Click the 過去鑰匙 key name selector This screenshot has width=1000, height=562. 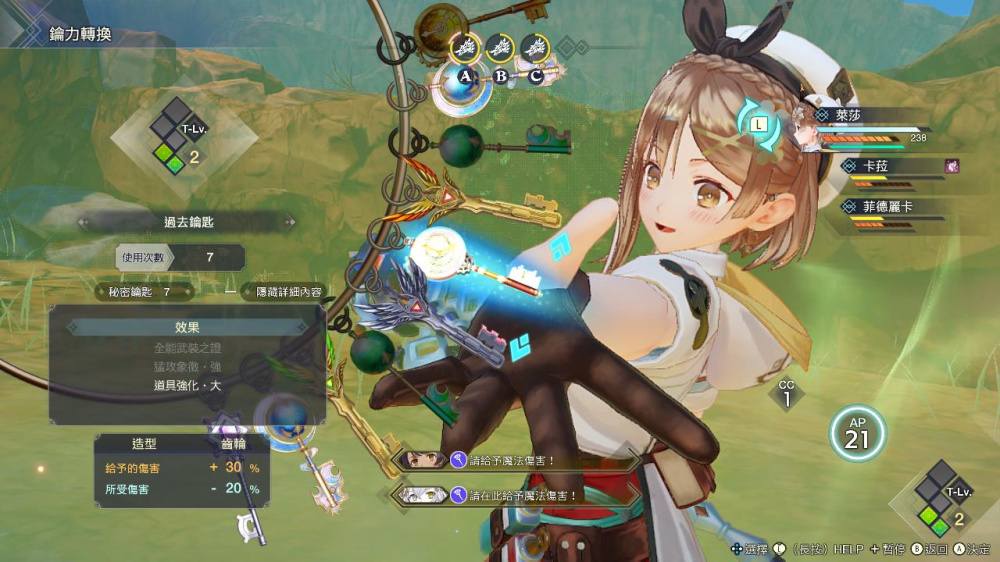[188, 222]
